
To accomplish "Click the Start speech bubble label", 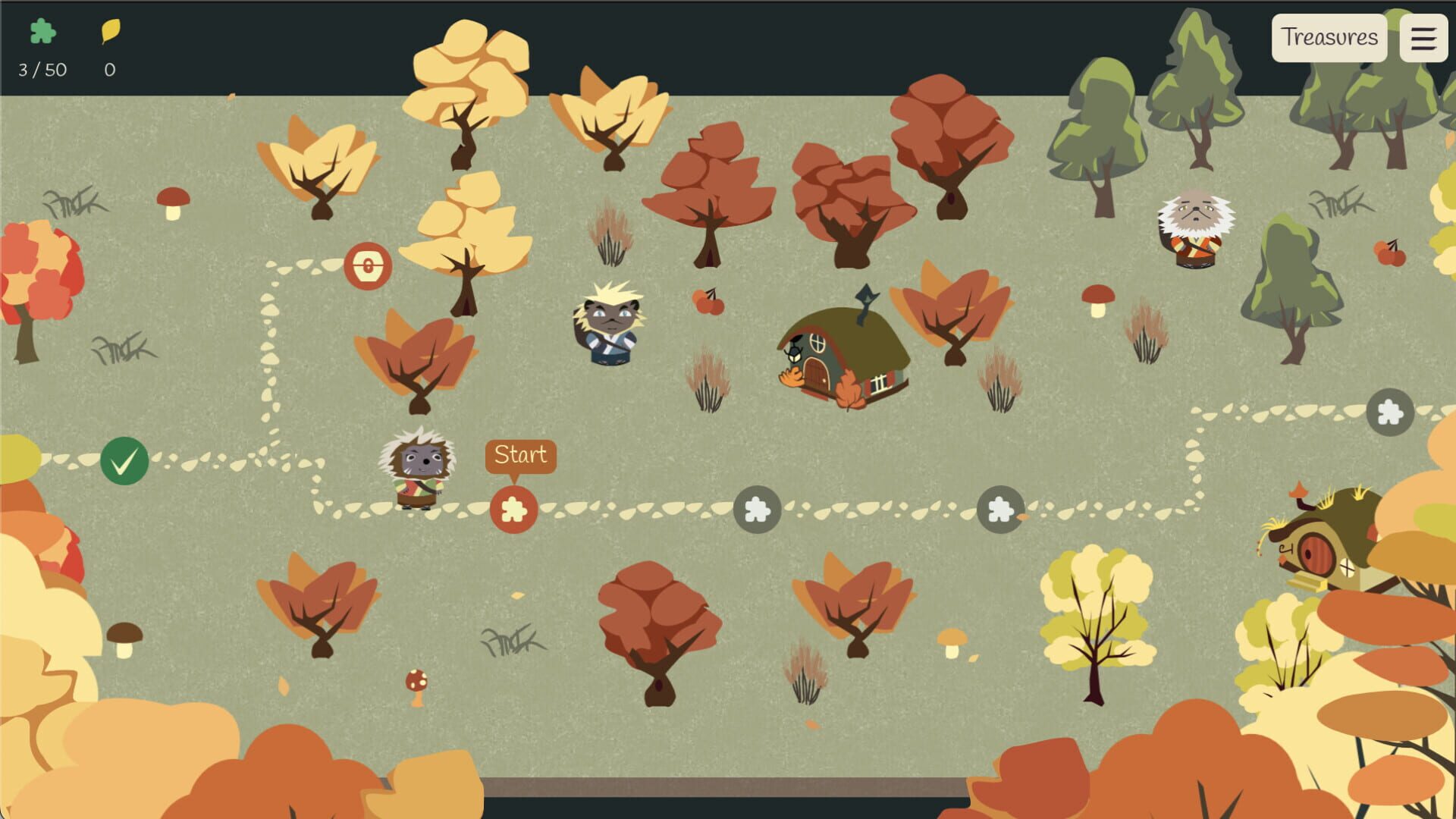I will pyautogui.click(x=520, y=454).
